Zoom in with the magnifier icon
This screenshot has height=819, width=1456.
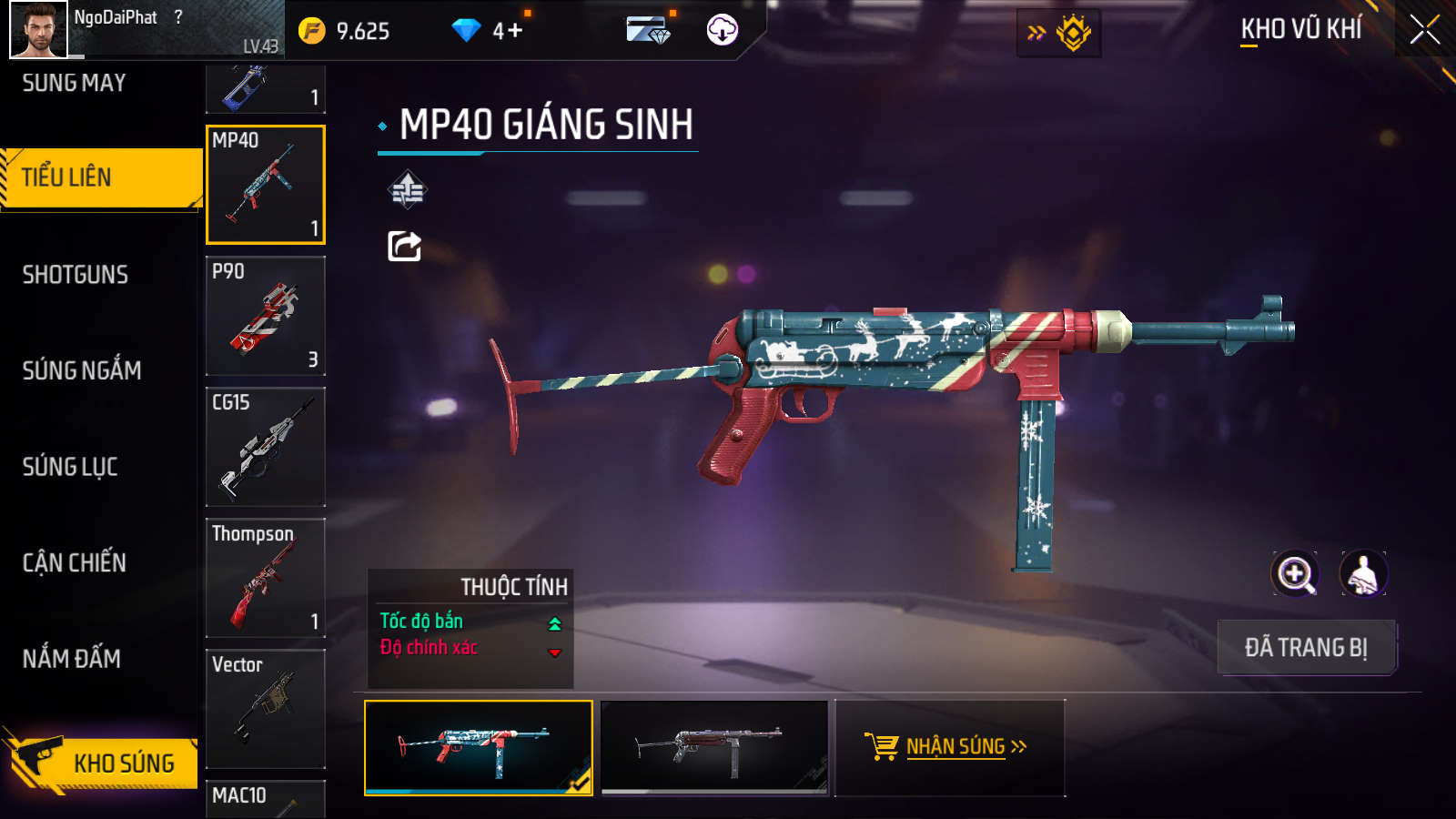pyautogui.click(x=1295, y=574)
